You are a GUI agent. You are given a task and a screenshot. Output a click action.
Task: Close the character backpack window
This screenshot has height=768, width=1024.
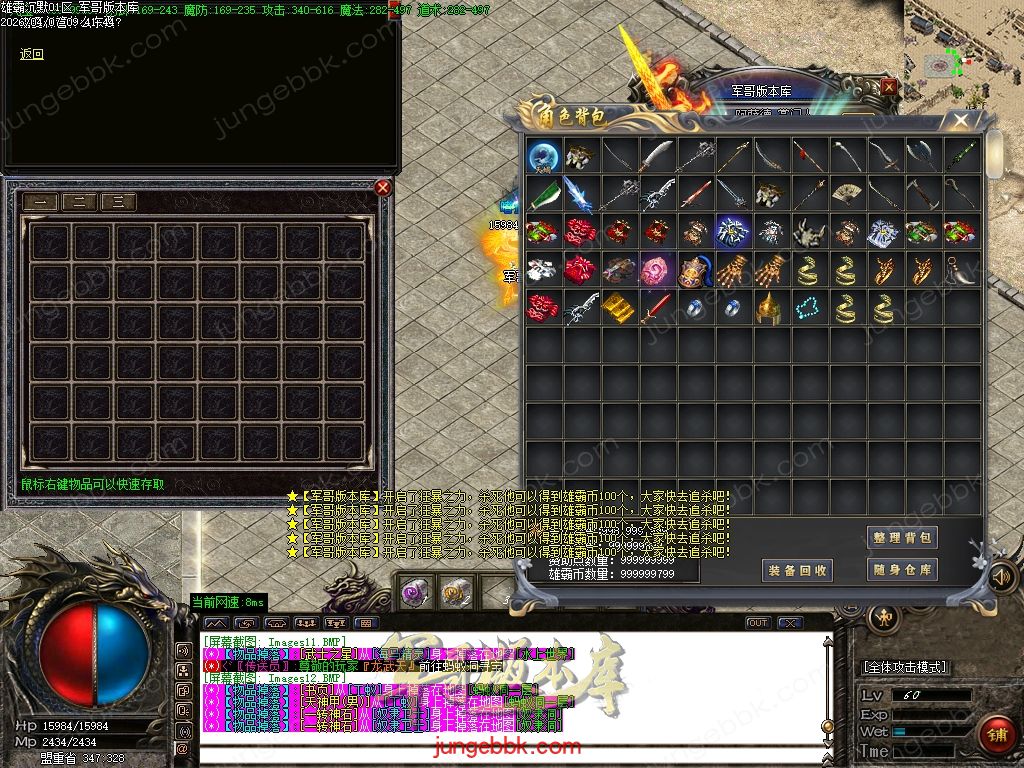(961, 121)
